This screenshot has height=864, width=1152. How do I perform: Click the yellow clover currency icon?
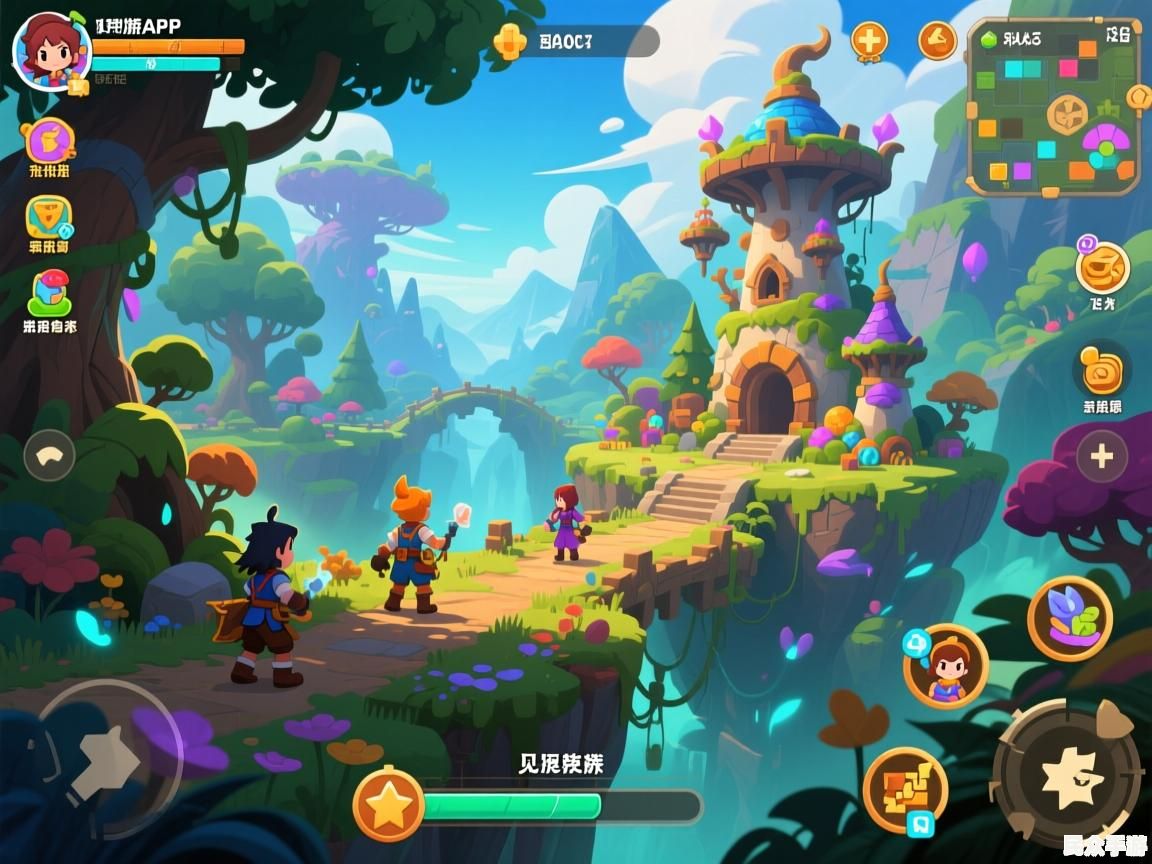(x=510, y=41)
